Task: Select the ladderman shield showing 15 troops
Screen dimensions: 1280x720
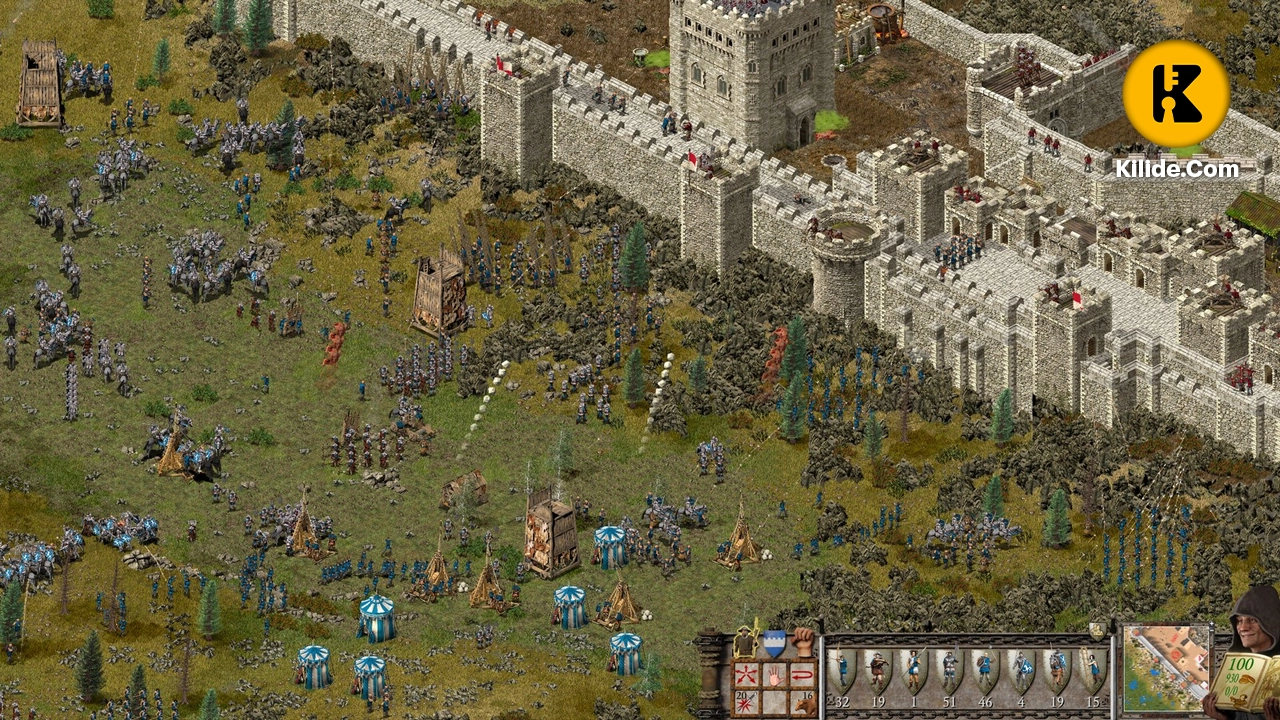Action: tap(1091, 667)
